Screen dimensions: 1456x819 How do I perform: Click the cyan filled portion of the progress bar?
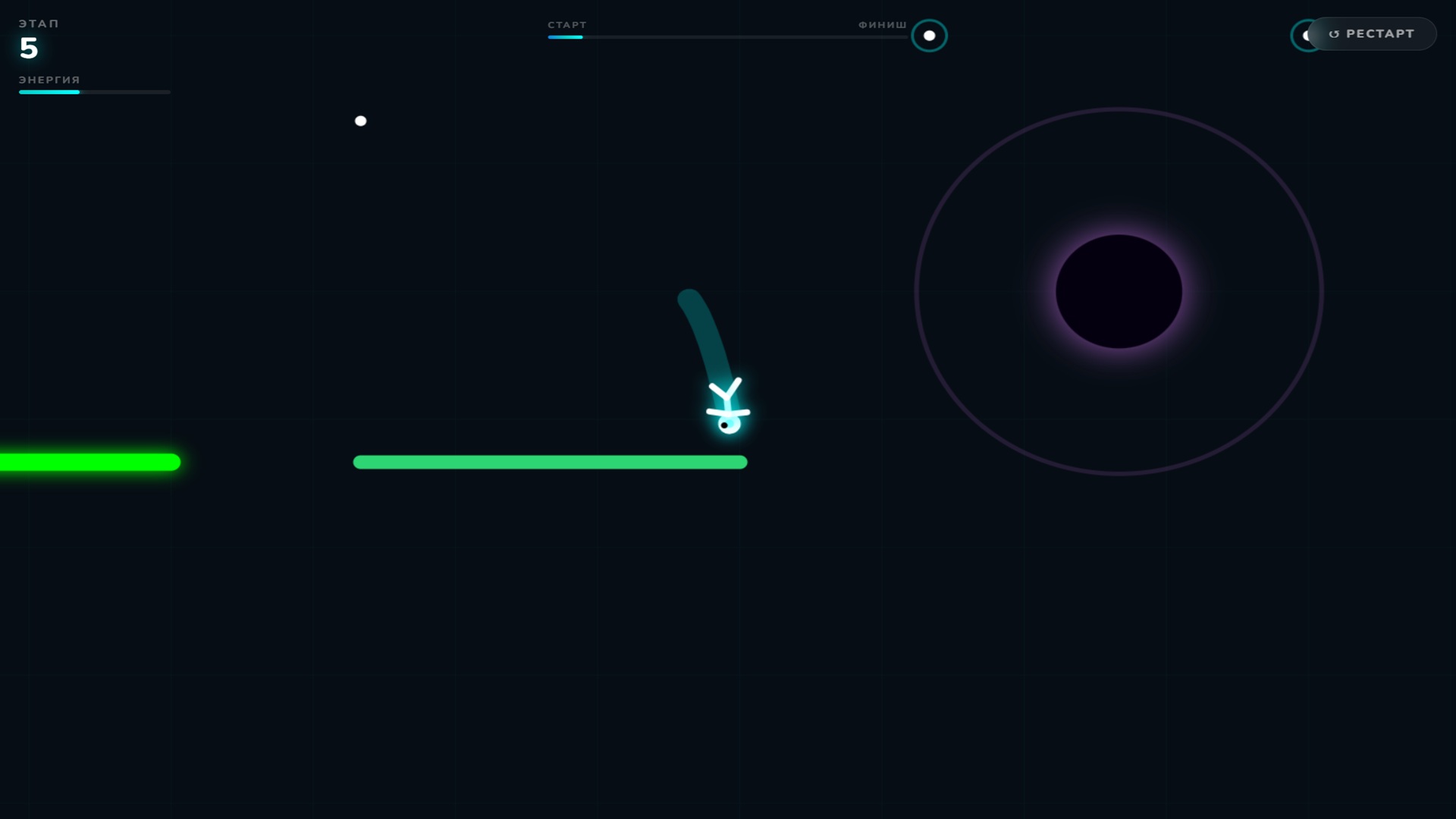[565, 36]
